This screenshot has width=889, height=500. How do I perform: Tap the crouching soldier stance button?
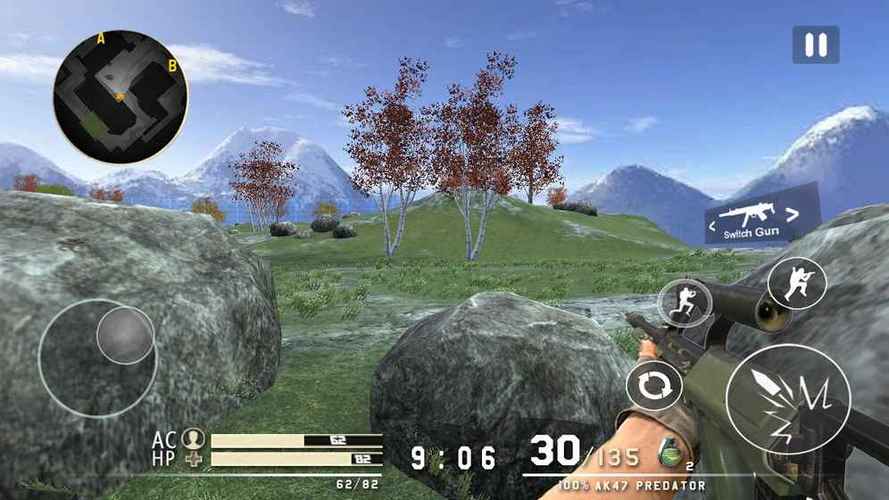click(796, 282)
